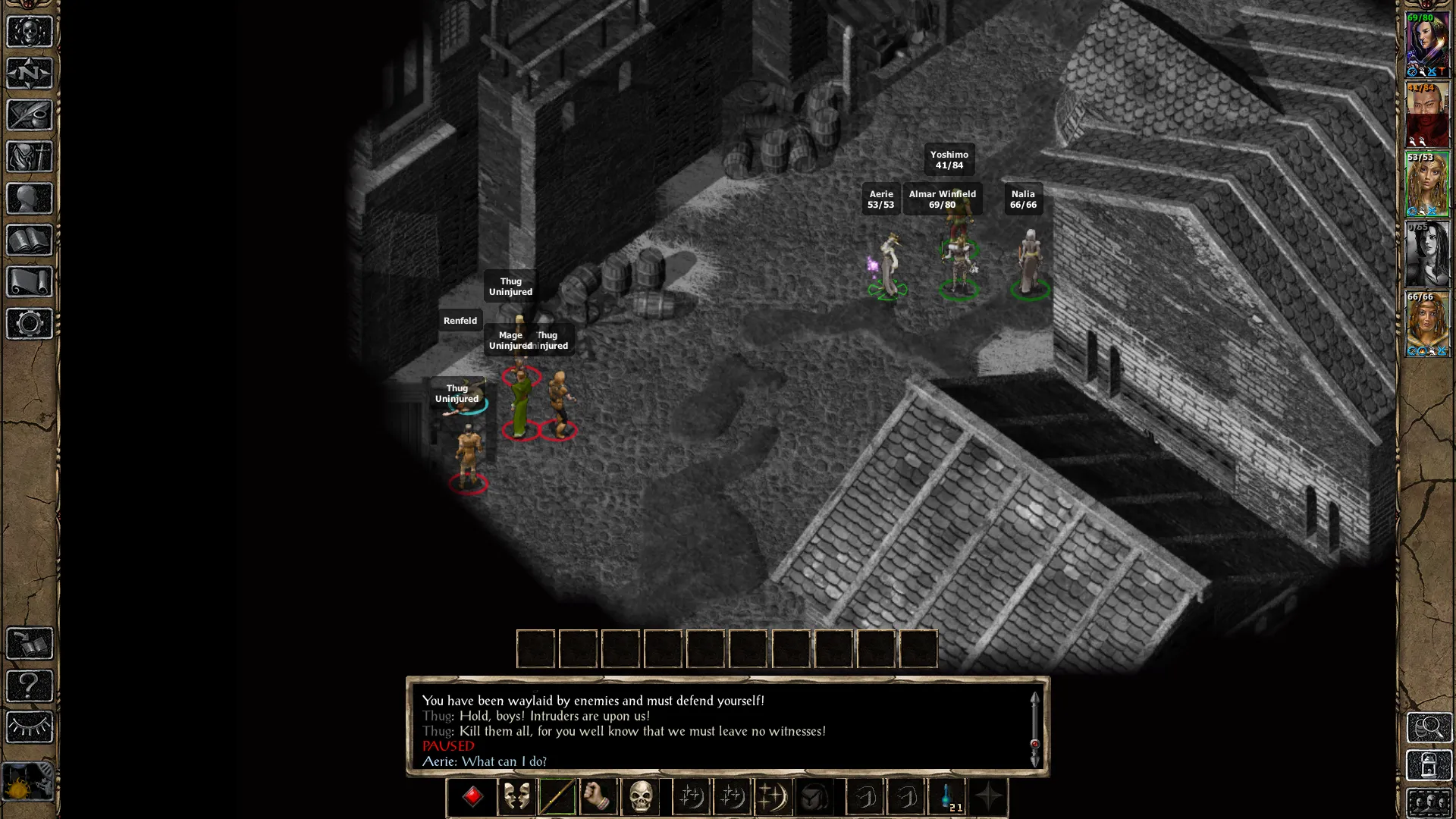Select Yoshimo's portrait with red mask

pyautogui.click(x=1427, y=115)
